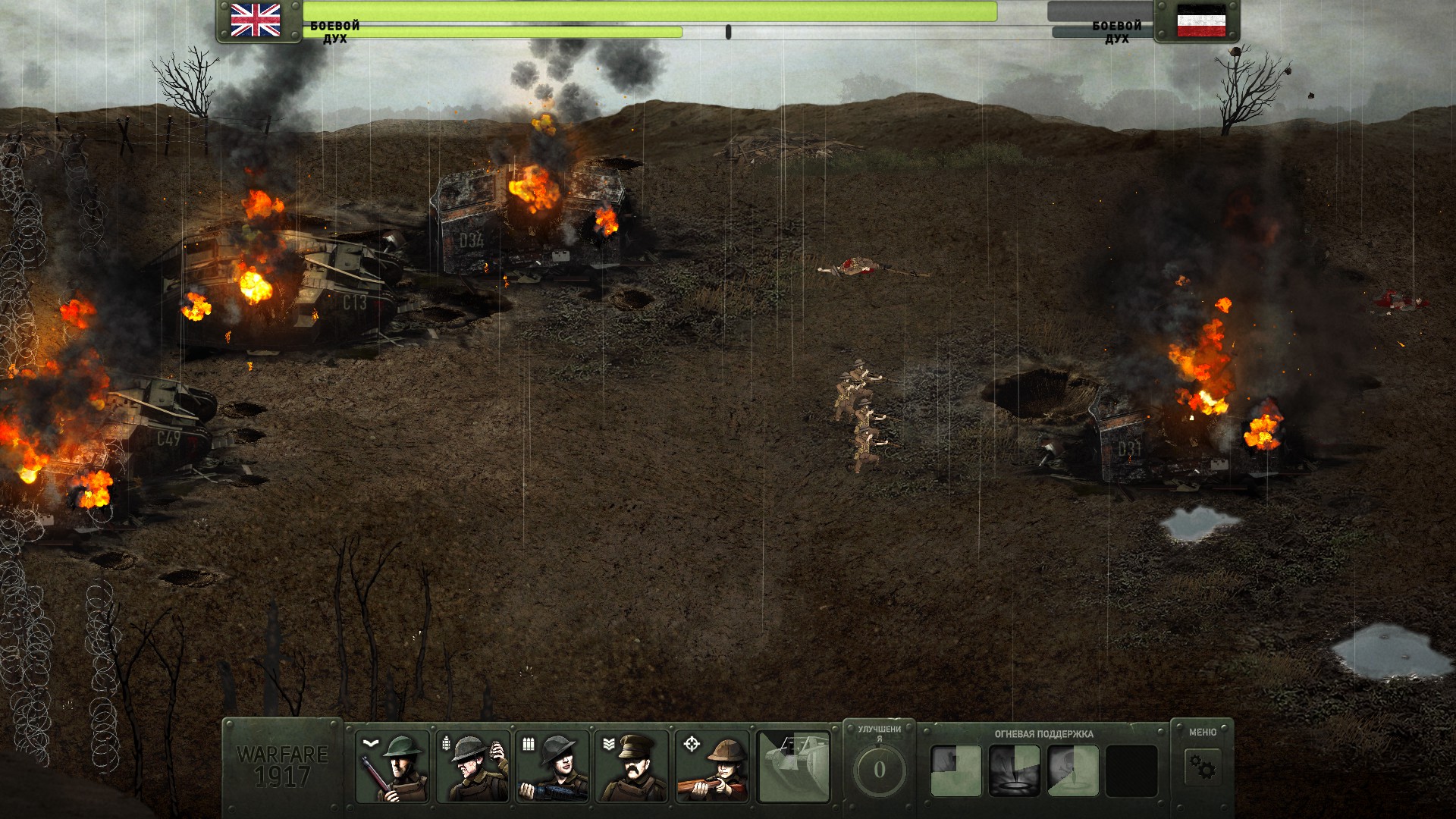Screen dimensions: 1456x819
Task: Deploy the machine gunner team
Action: pos(552,767)
